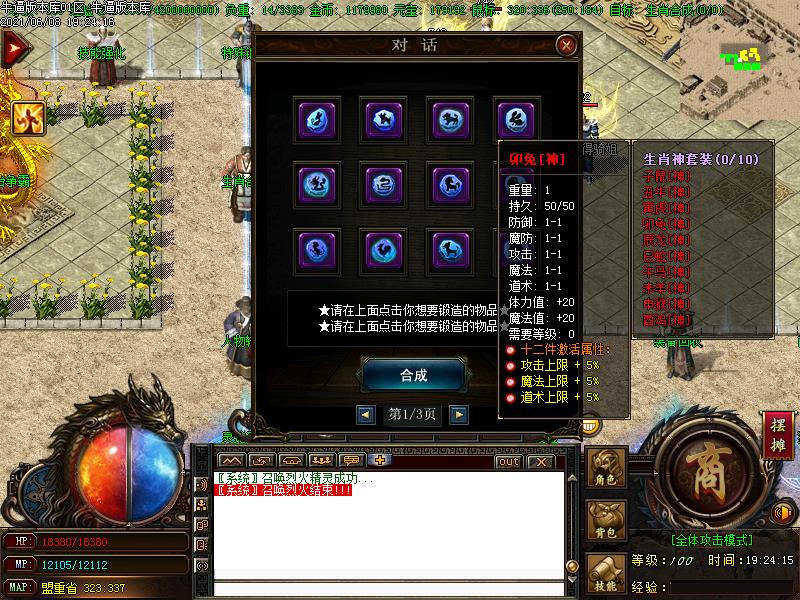This screenshot has height=600, width=800.
Task: Open the 技能 skills panel
Action: (x=606, y=575)
